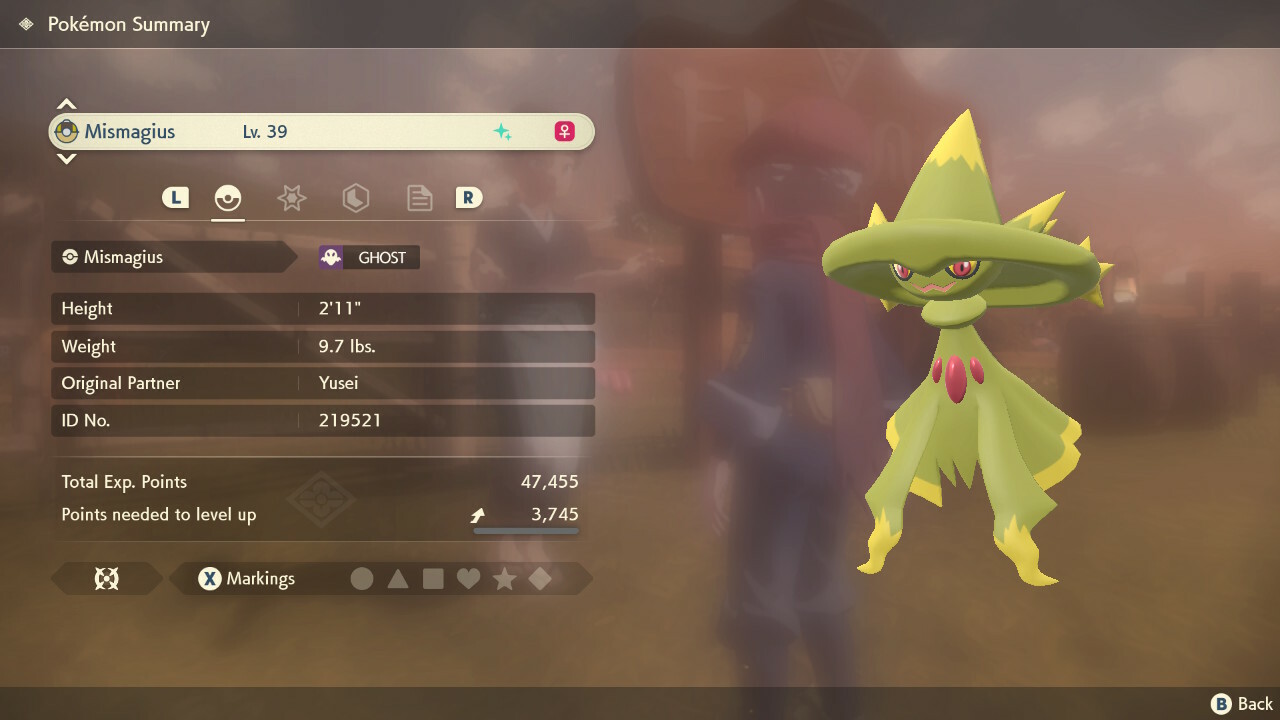Select the up arrow above Mismagius name

point(66,104)
